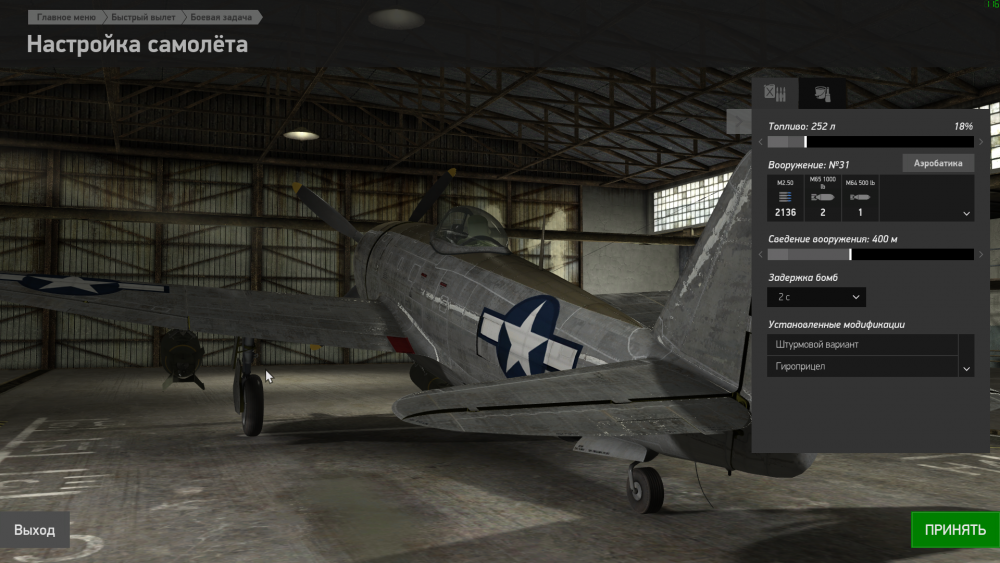The height and width of the screenshot is (563, 1000).
Task: Decrease fuel with the left arrow
Action: 760,142
